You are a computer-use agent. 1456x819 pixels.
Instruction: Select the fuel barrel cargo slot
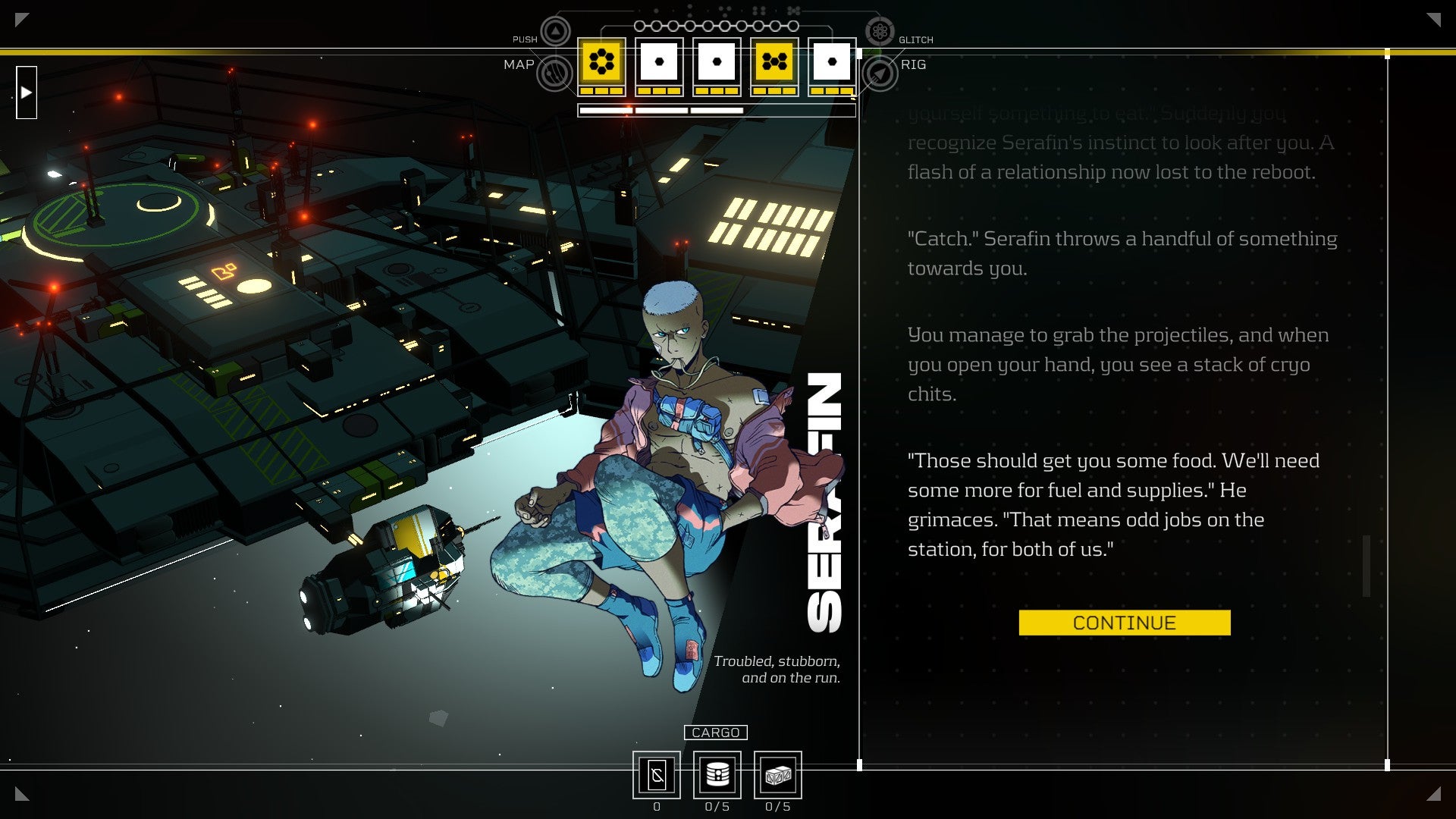[717, 775]
